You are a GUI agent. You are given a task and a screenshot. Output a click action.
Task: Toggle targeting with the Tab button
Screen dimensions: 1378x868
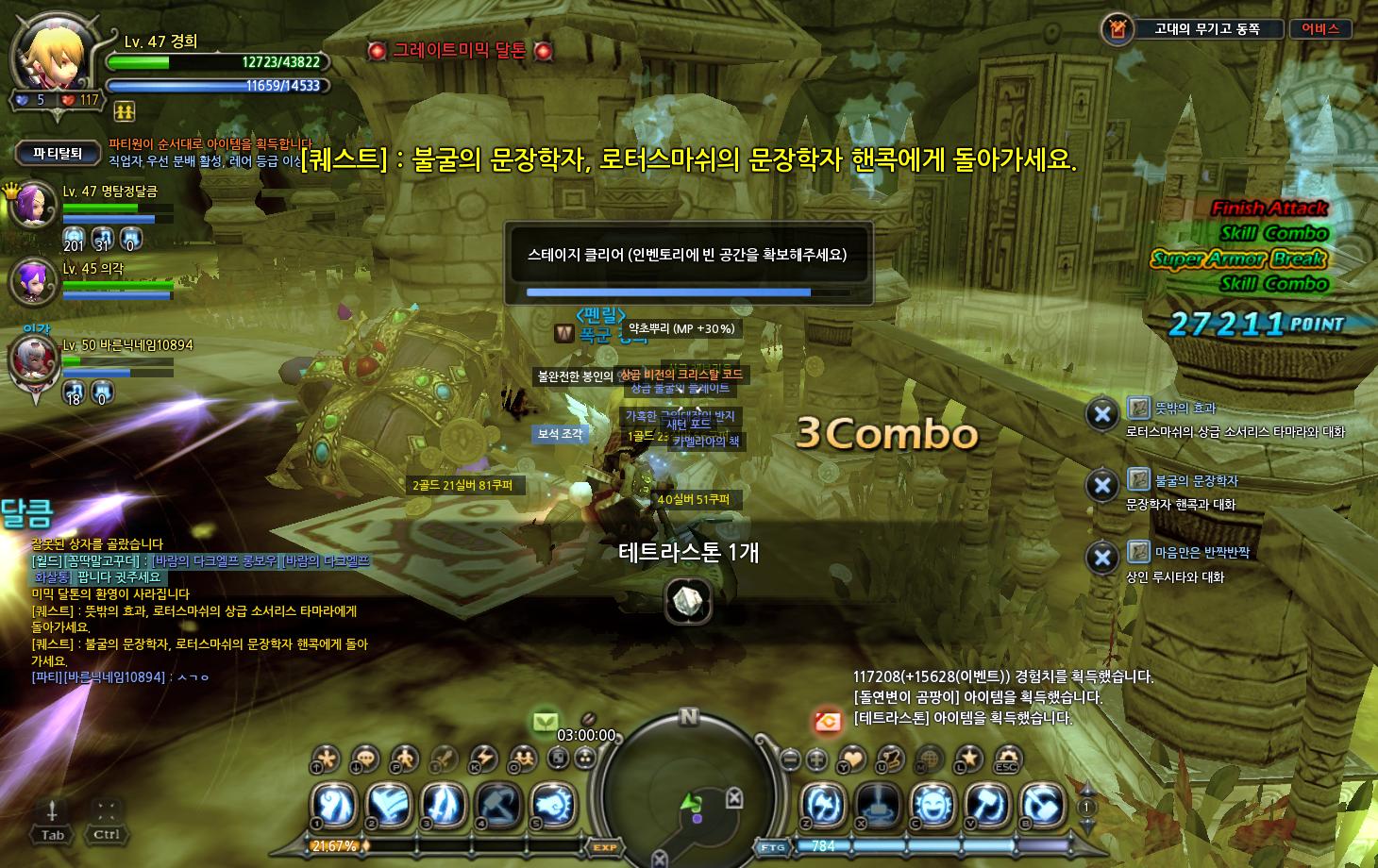pyautogui.click(x=52, y=835)
